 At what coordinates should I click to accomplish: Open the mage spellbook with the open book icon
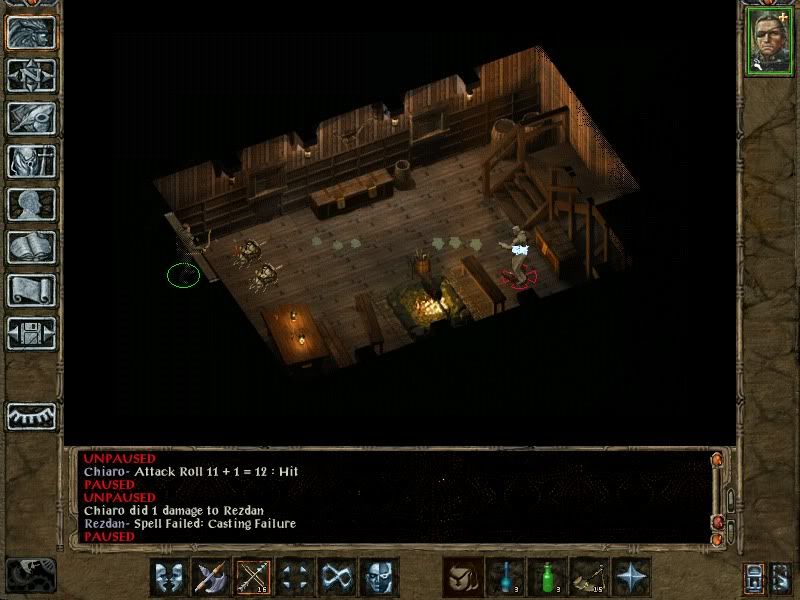coord(31,247)
